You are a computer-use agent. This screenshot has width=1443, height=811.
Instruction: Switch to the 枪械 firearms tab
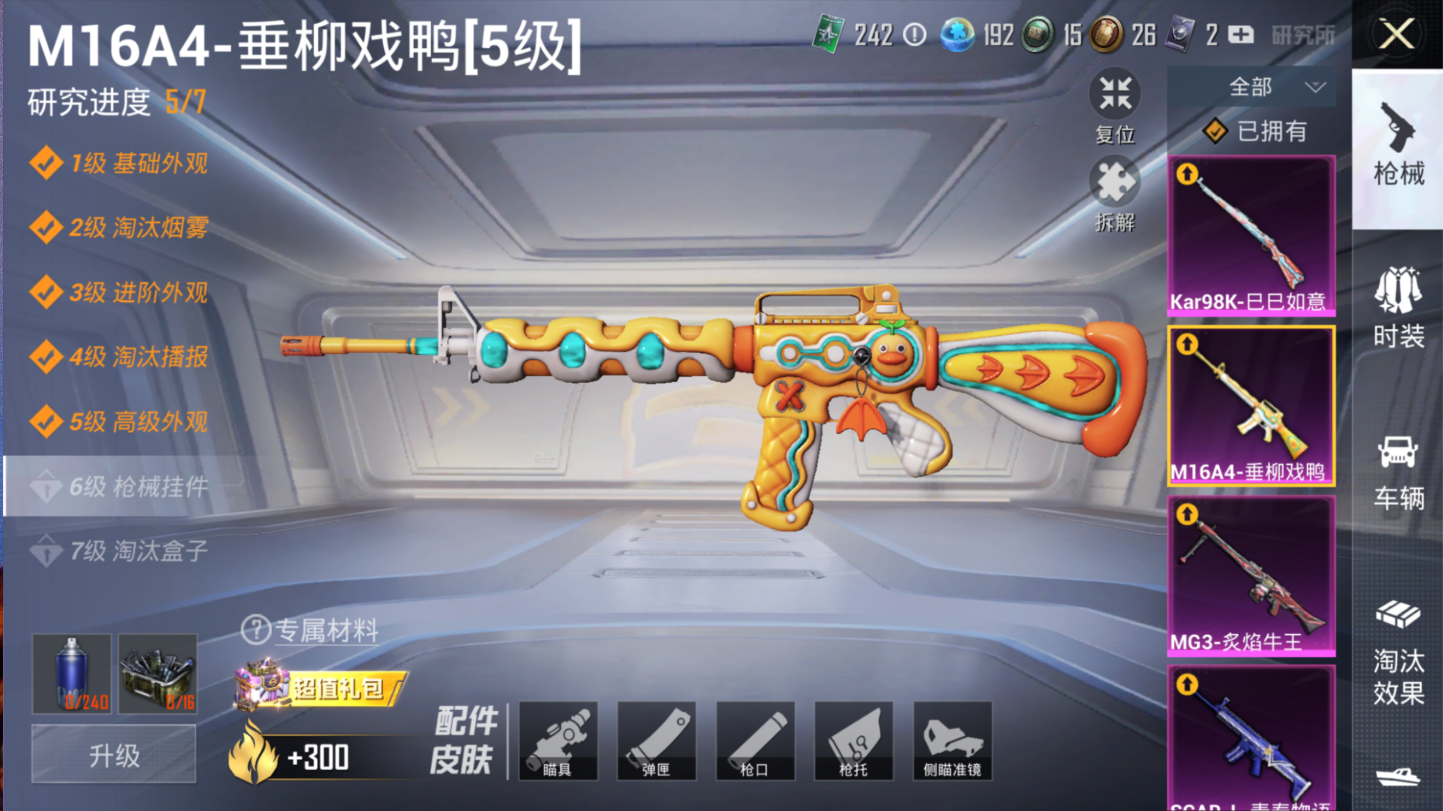click(1398, 145)
